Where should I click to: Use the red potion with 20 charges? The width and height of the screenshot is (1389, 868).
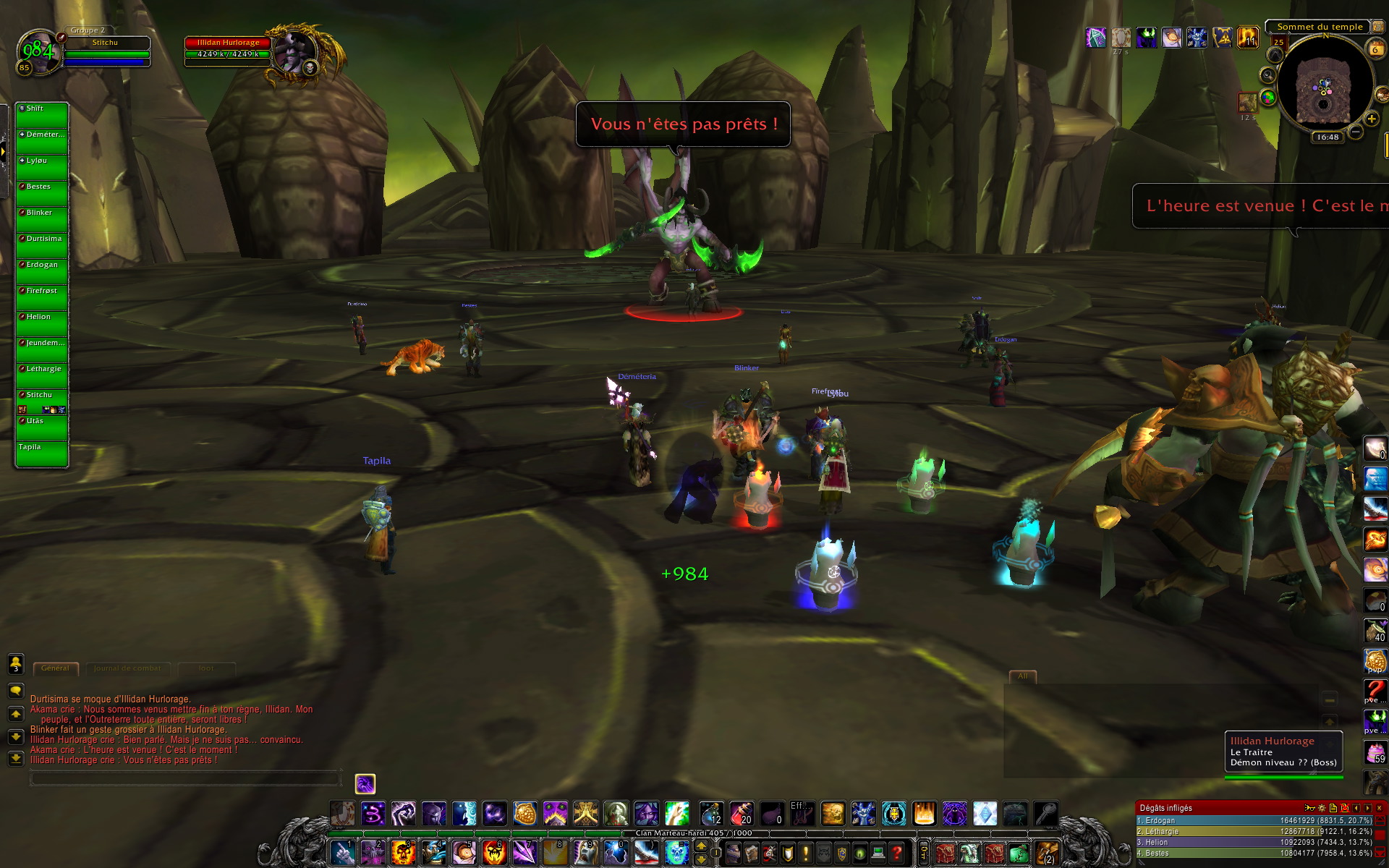pos(742,814)
